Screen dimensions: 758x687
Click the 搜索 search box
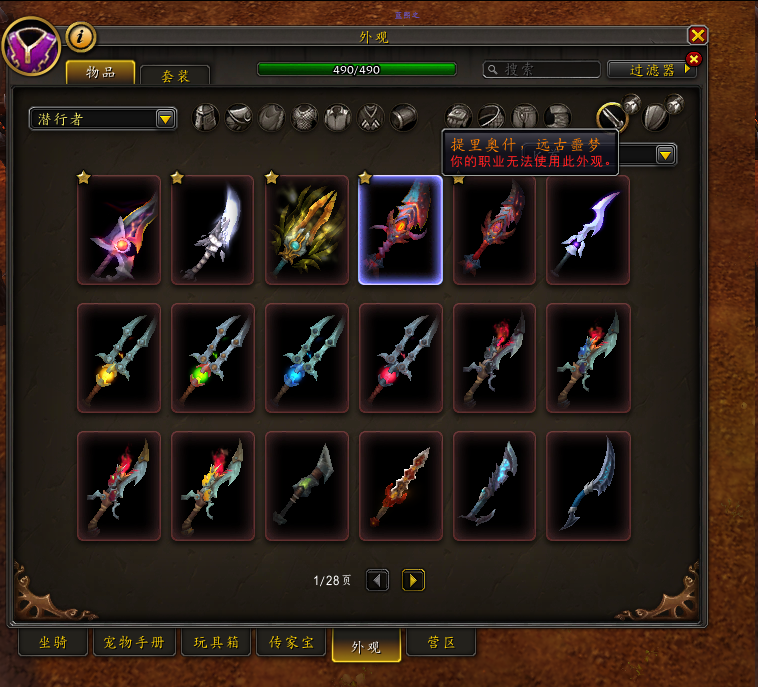click(x=542, y=69)
